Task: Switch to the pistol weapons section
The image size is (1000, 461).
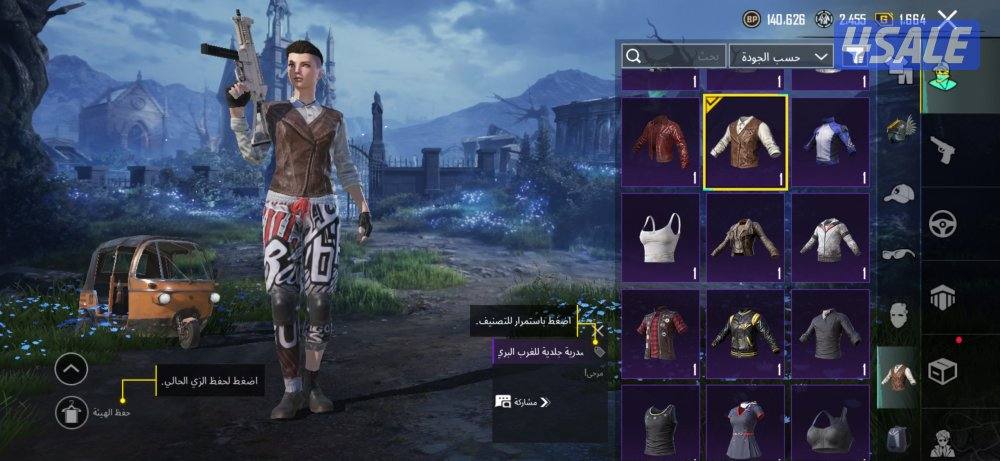Action: [x=941, y=151]
